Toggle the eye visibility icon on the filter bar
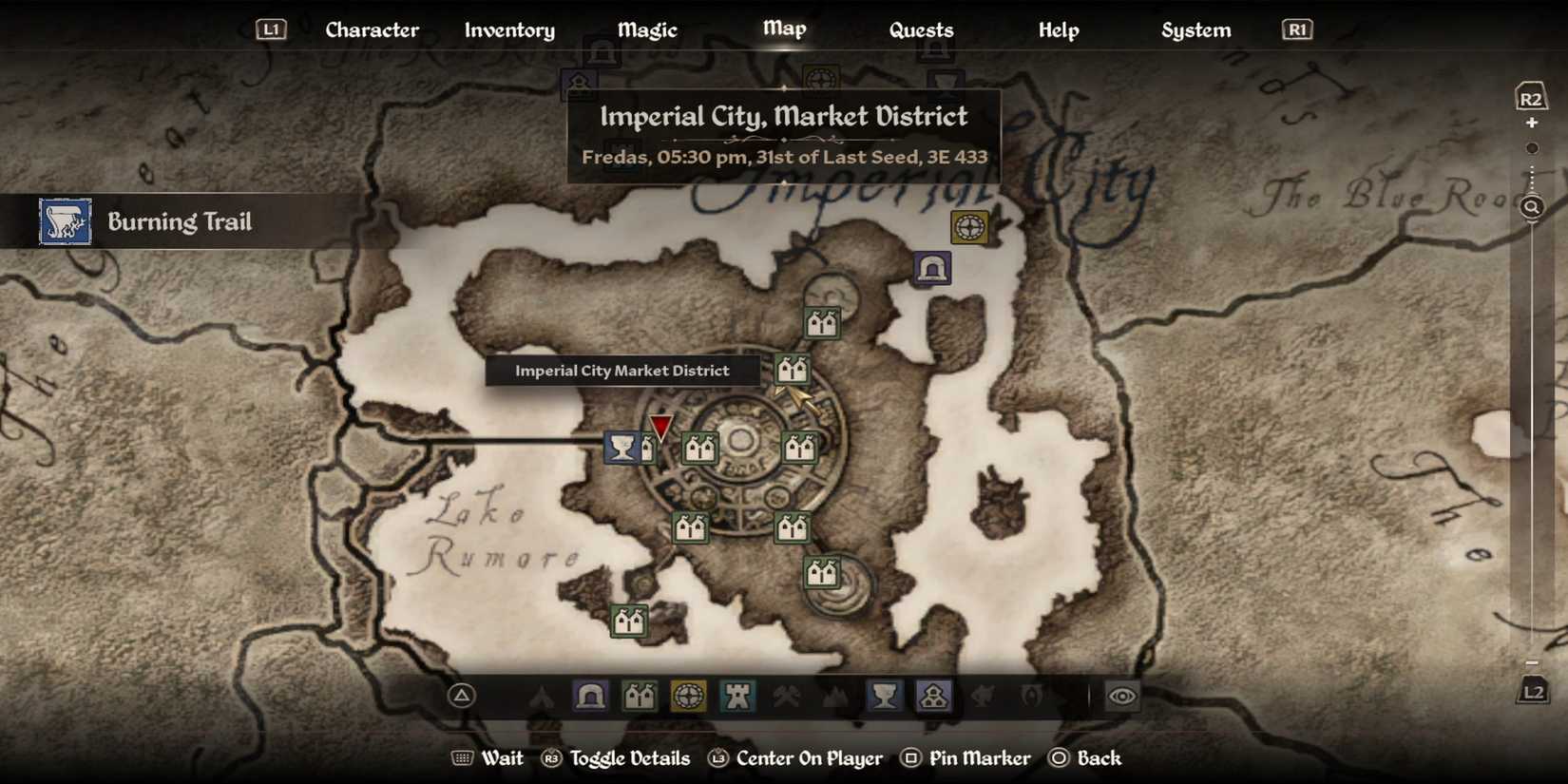 pyautogui.click(x=1121, y=697)
